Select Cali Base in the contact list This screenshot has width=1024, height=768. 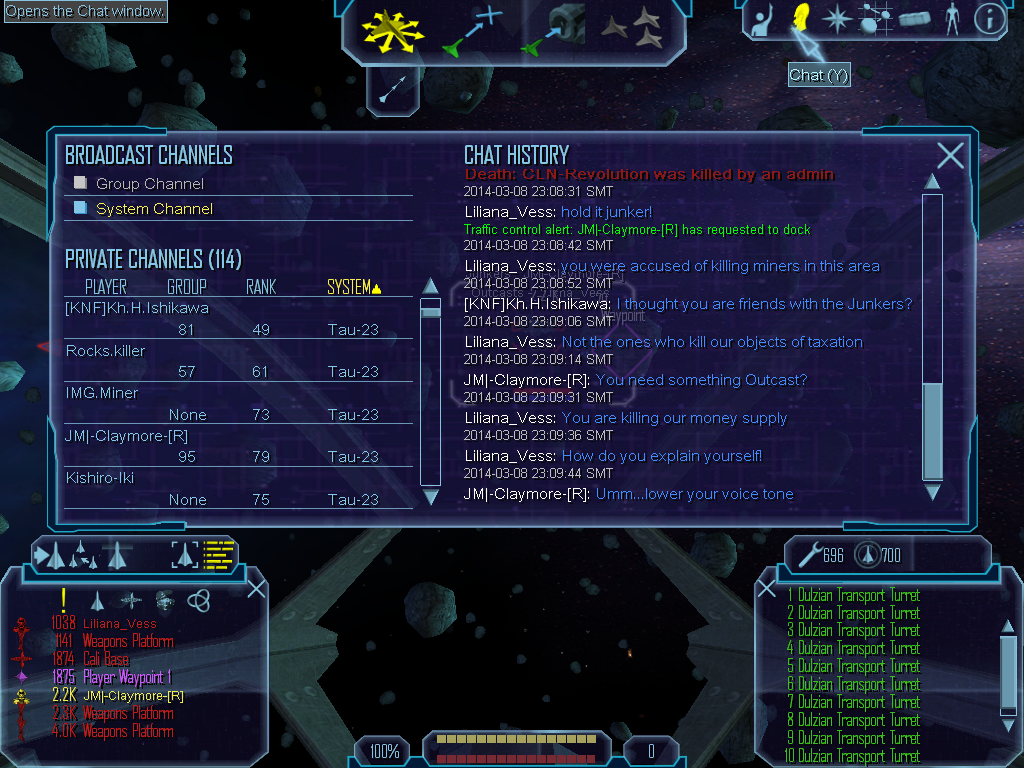[x=105, y=659]
